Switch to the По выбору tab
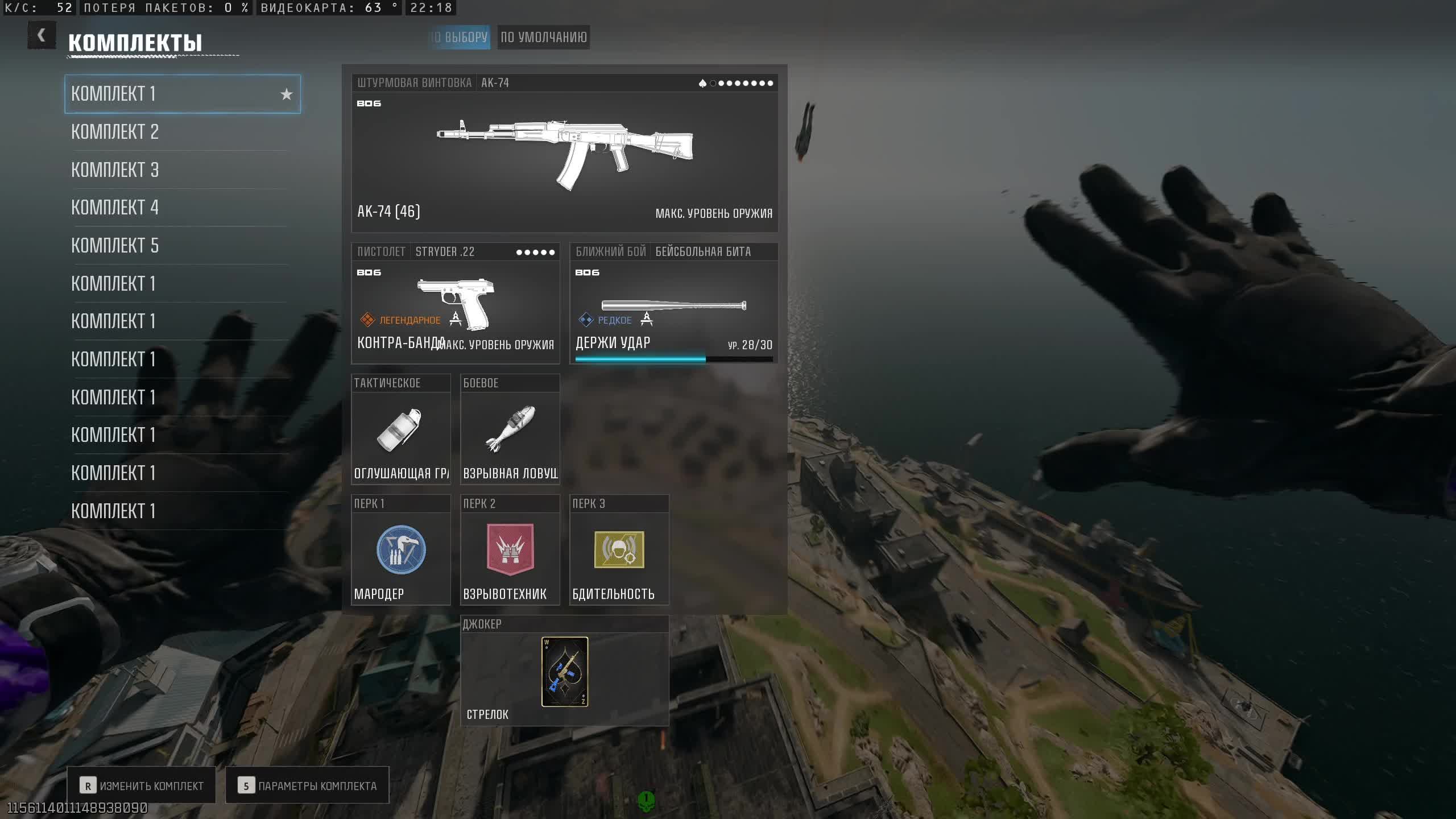The width and height of the screenshot is (1456, 819). (x=460, y=38)
